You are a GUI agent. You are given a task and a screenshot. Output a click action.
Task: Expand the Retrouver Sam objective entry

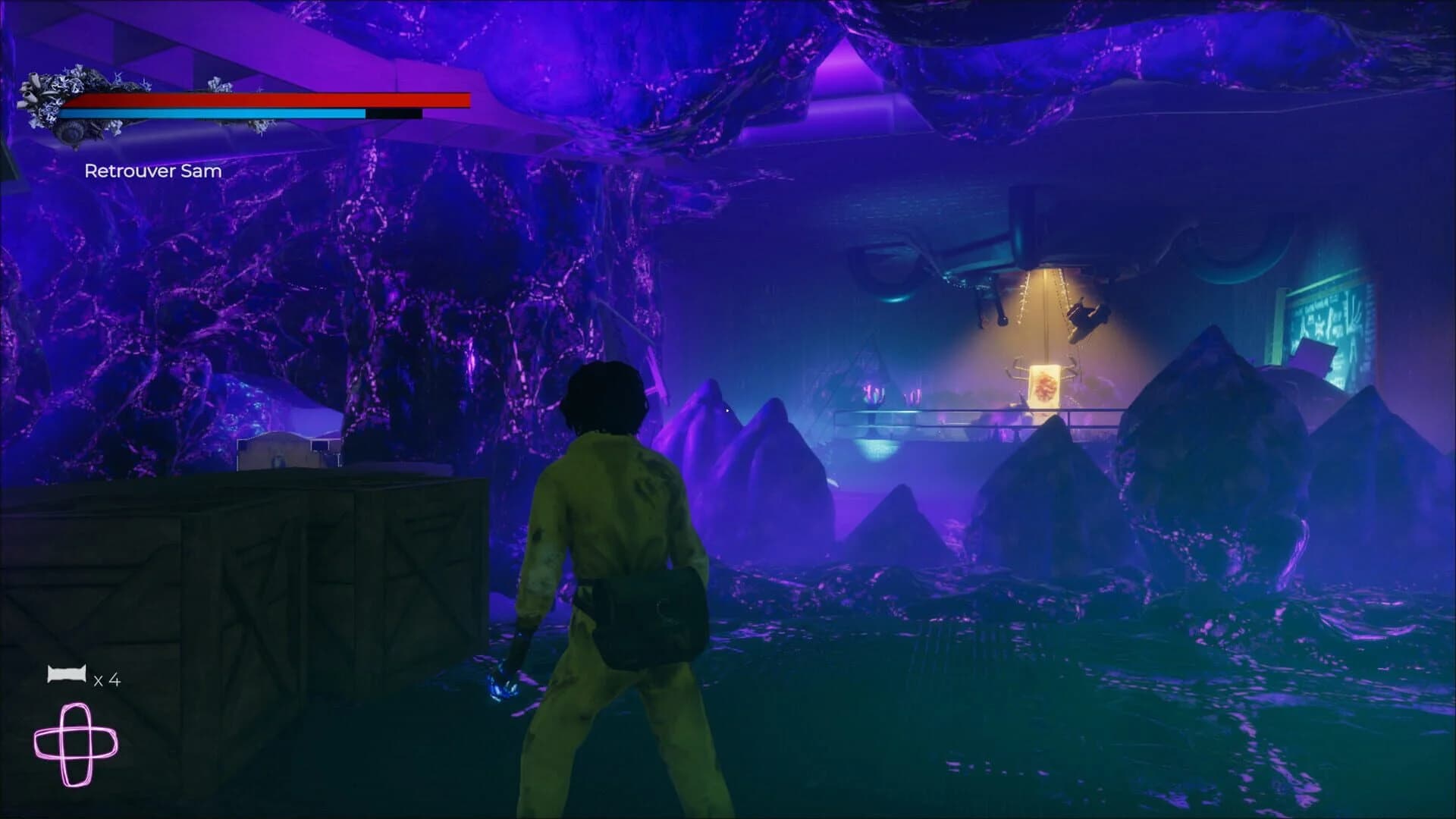(152, 171)
